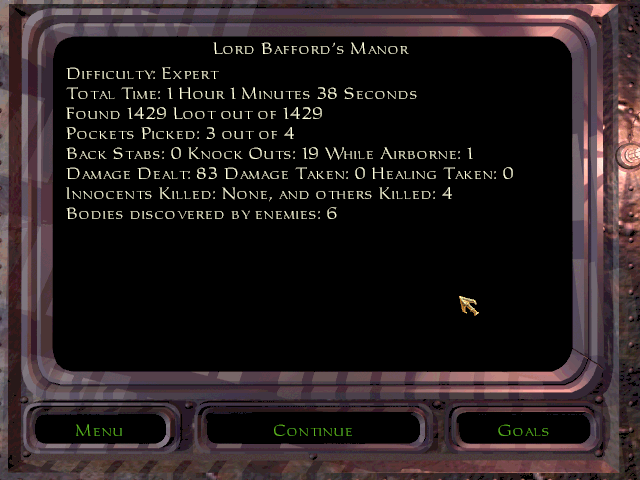The height and width of the screenshot is (480, 640).
Task: Show the mission Goals
Action: (523, 431)
